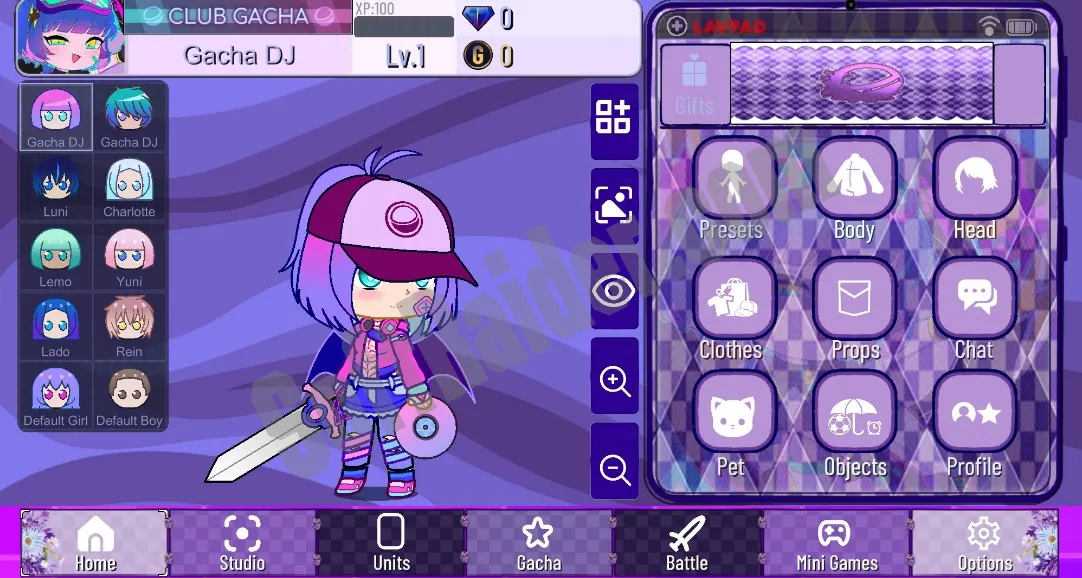Enter the Battle tab
Image resolution: width=1082 pixels, height=578 pixels.
(687, 543)
